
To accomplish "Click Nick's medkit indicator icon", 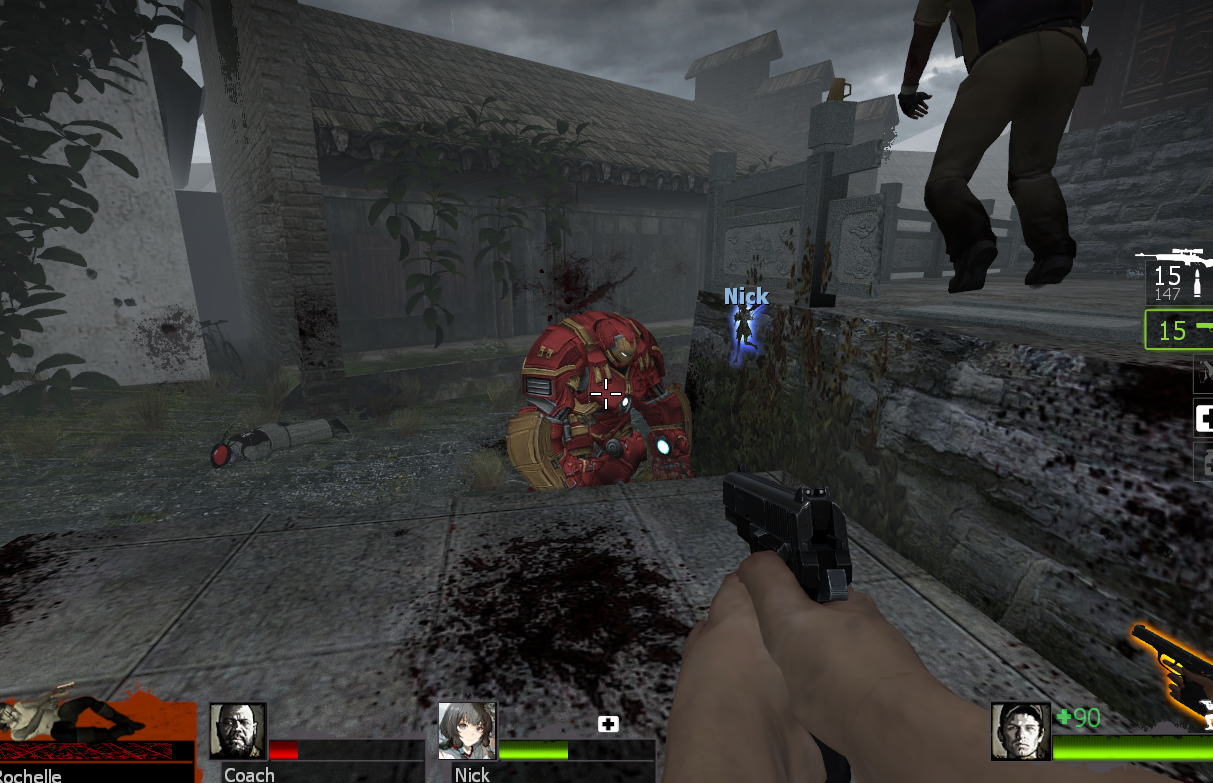I will point(608,724).
